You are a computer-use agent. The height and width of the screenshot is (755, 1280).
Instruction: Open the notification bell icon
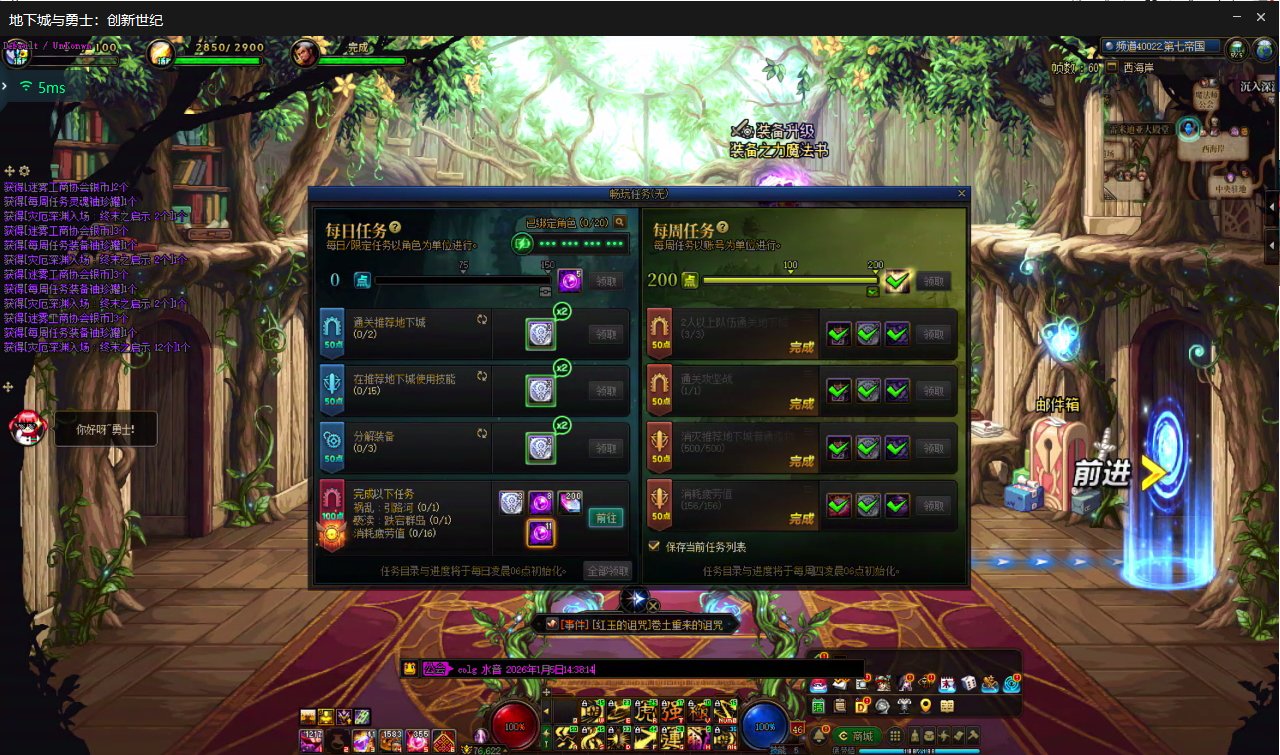817,736
